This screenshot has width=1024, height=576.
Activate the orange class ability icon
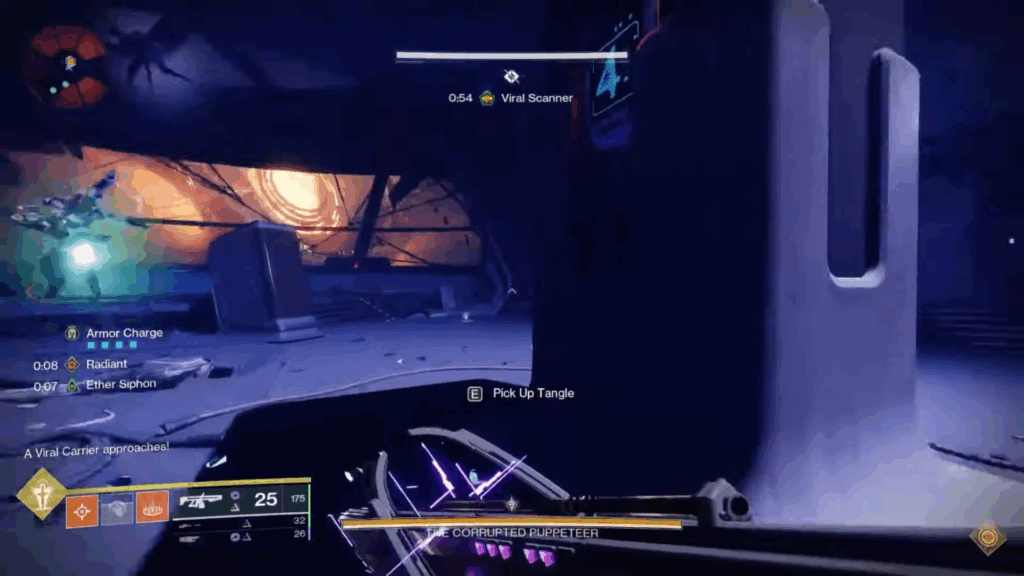[x=152, y=509]
